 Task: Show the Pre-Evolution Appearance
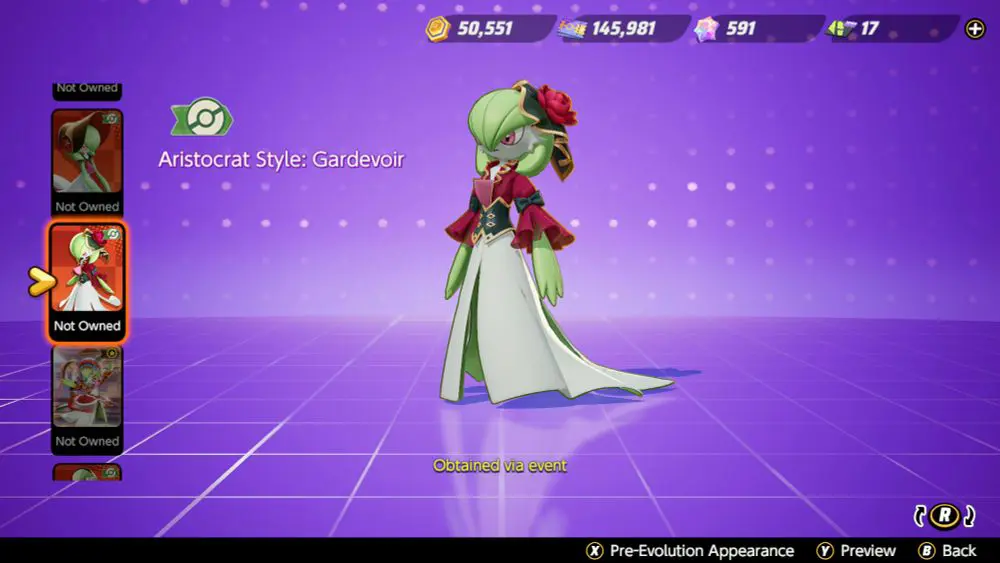coord(690,551)
